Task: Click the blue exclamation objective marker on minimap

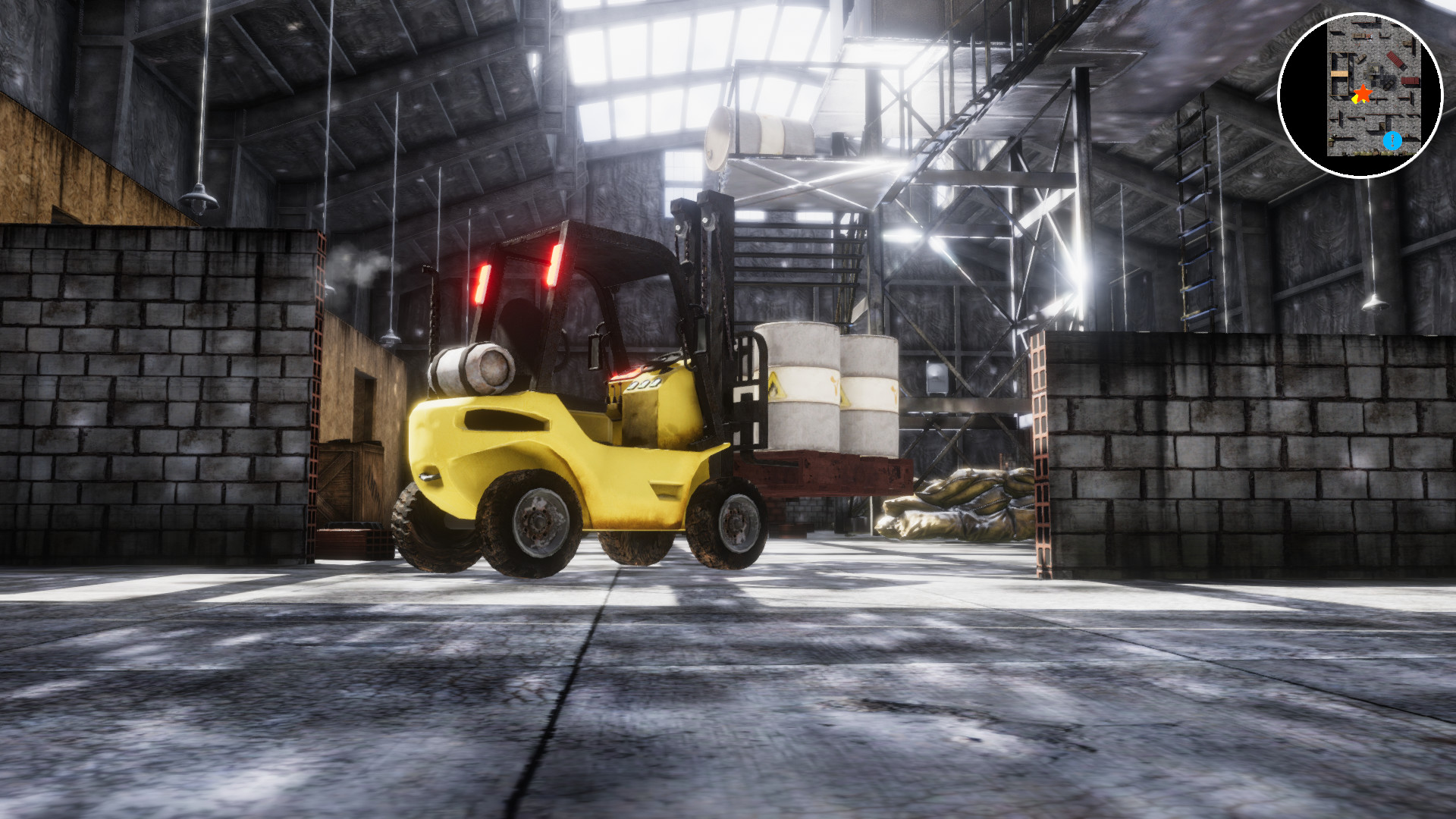Action: (x=1393, y=140)
